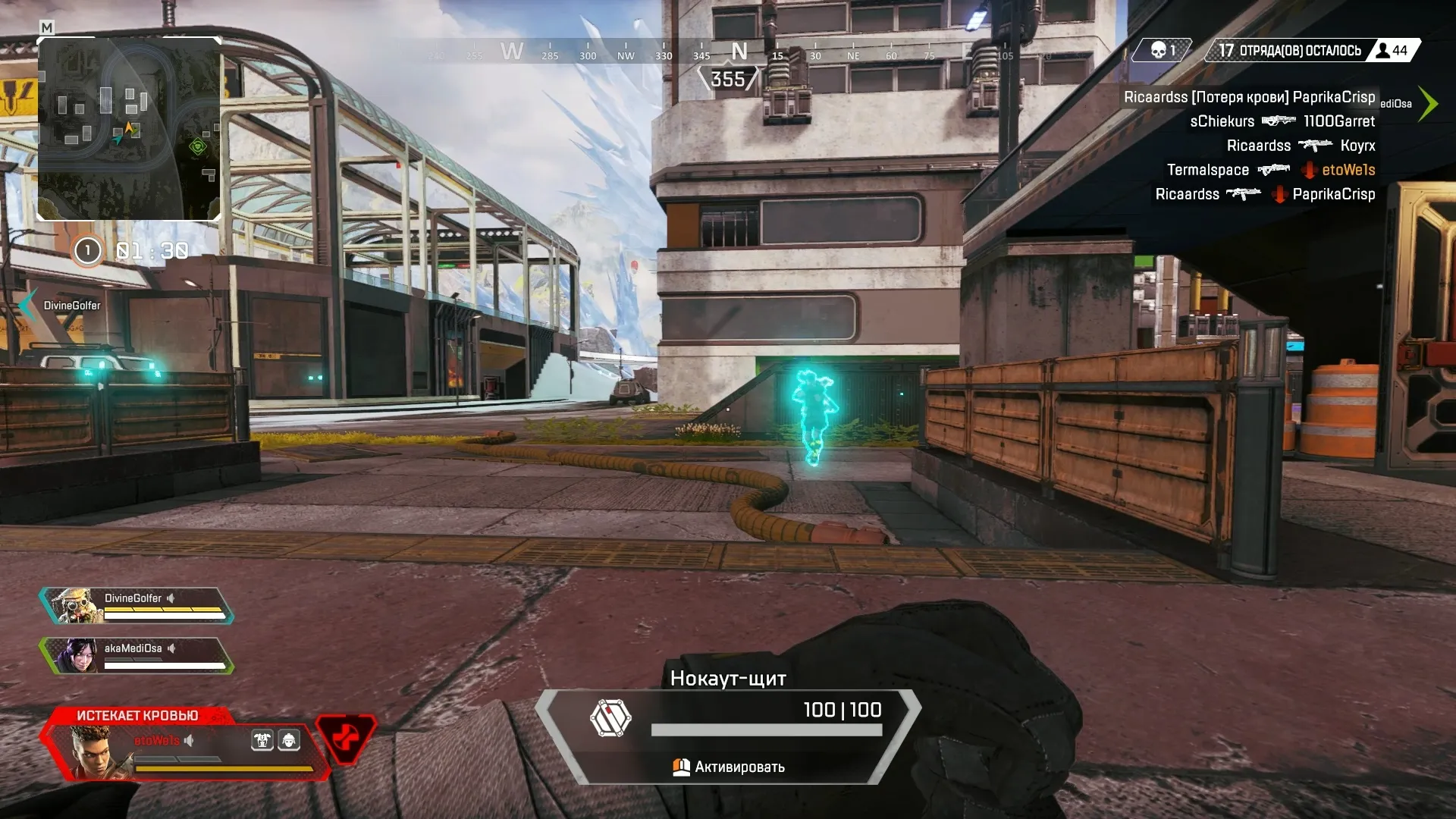Click the back arrow on the DivineGolfer ping
The width and height of the screenshot is (1456, 819).
tap(27, 301)
